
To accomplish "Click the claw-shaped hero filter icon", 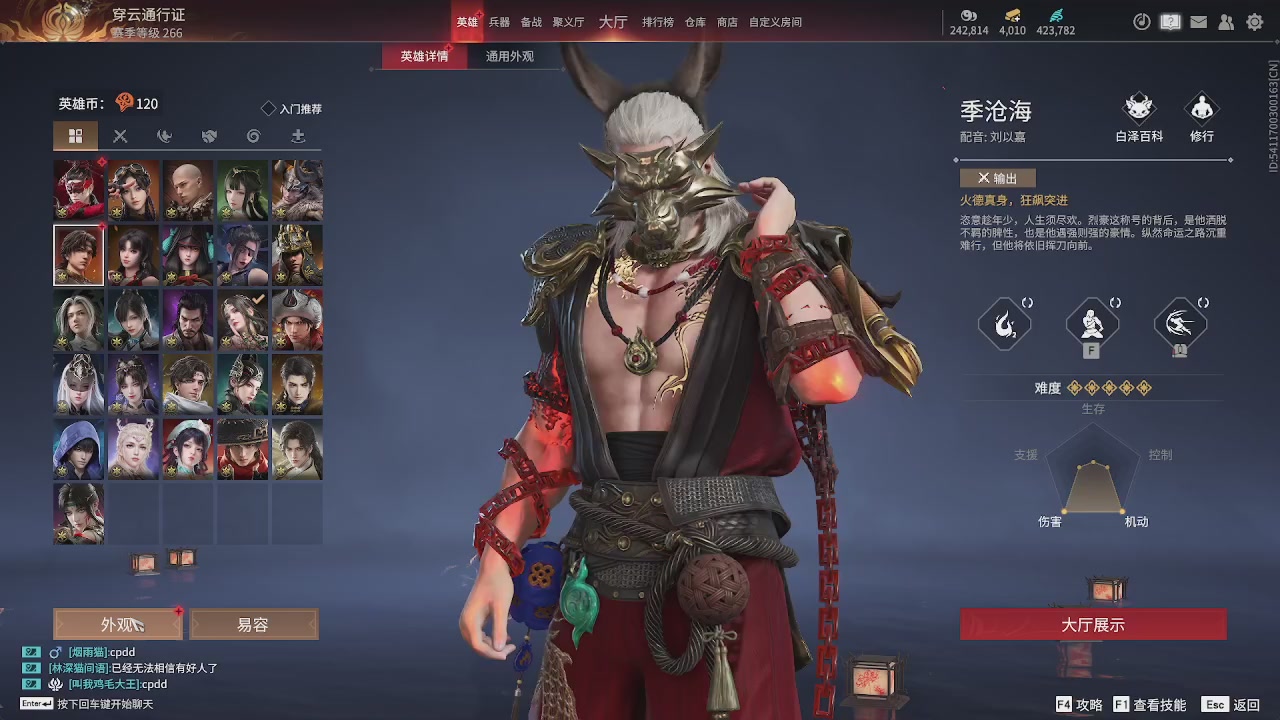I will tap(163, 135).
